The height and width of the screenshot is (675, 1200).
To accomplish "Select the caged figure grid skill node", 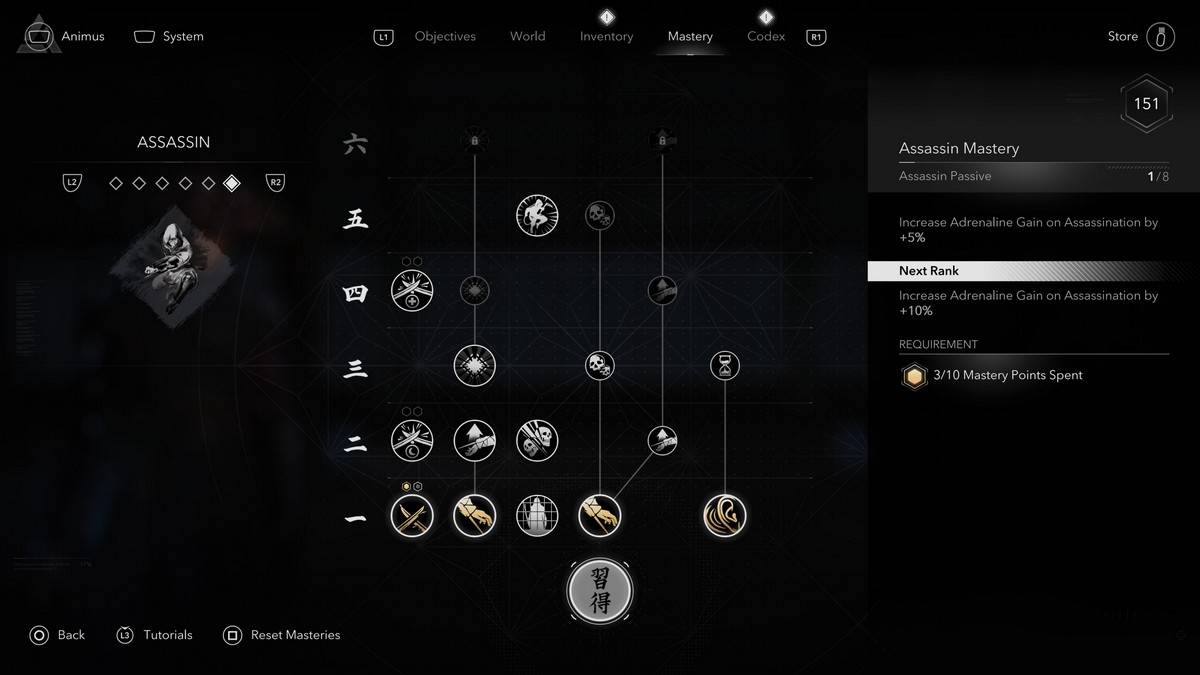I will tap(537, 516).
